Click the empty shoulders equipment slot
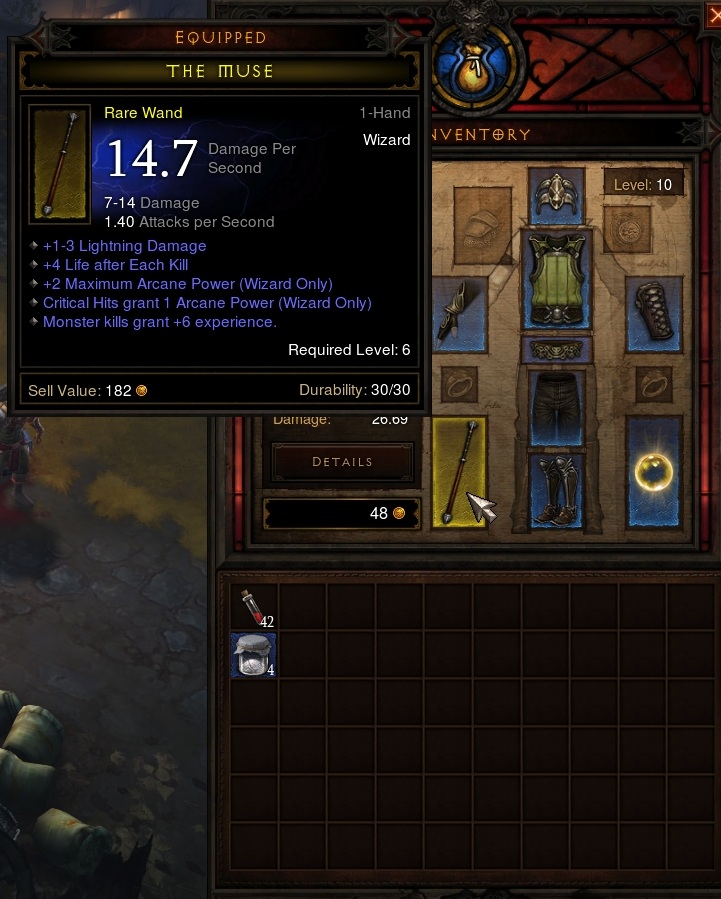Image resolution: width=721 pixels, height=899 pixels. pos(482,225)
